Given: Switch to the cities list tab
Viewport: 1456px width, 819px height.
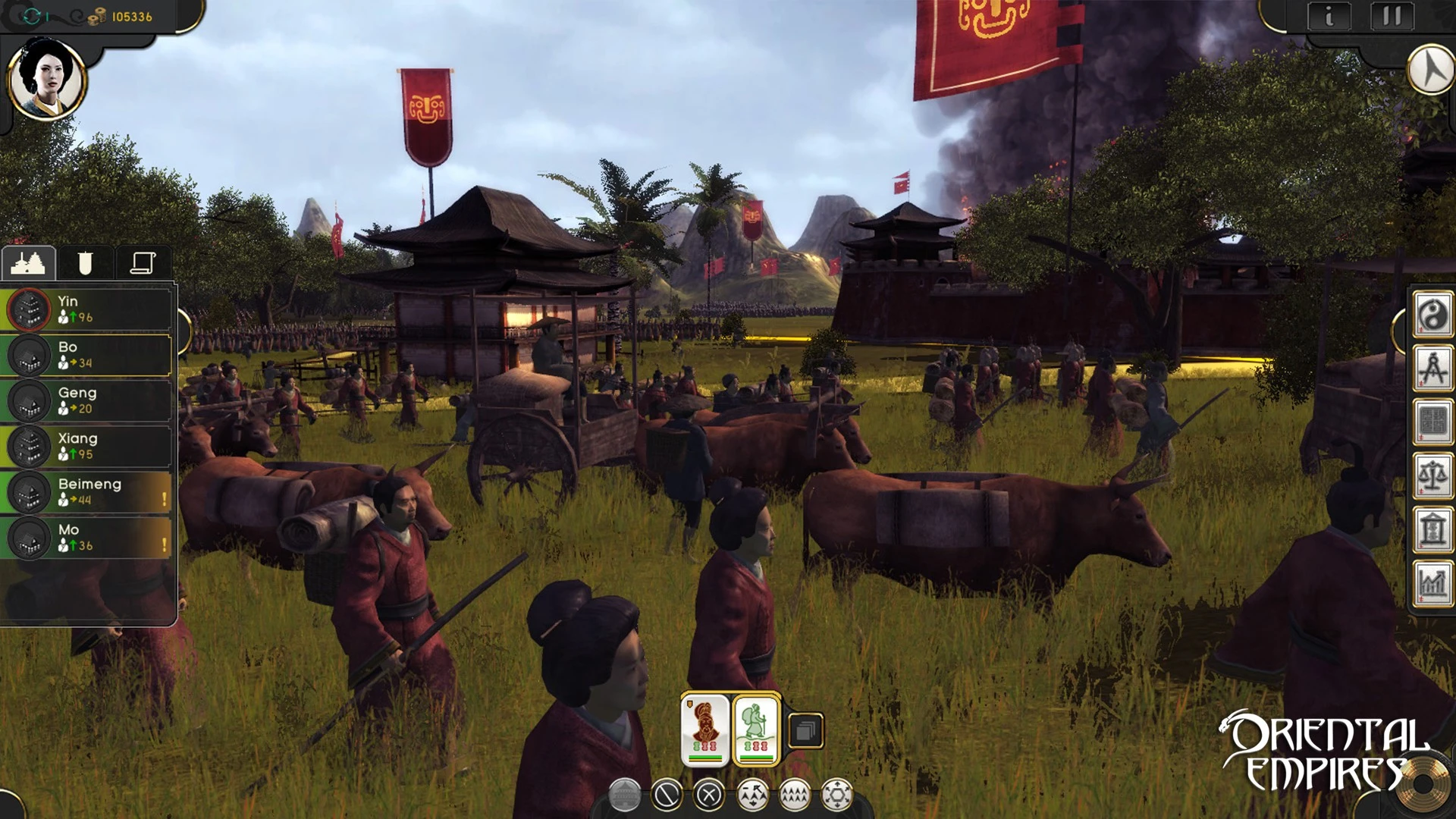Looking at the screenshot, I should coord(29,263).
